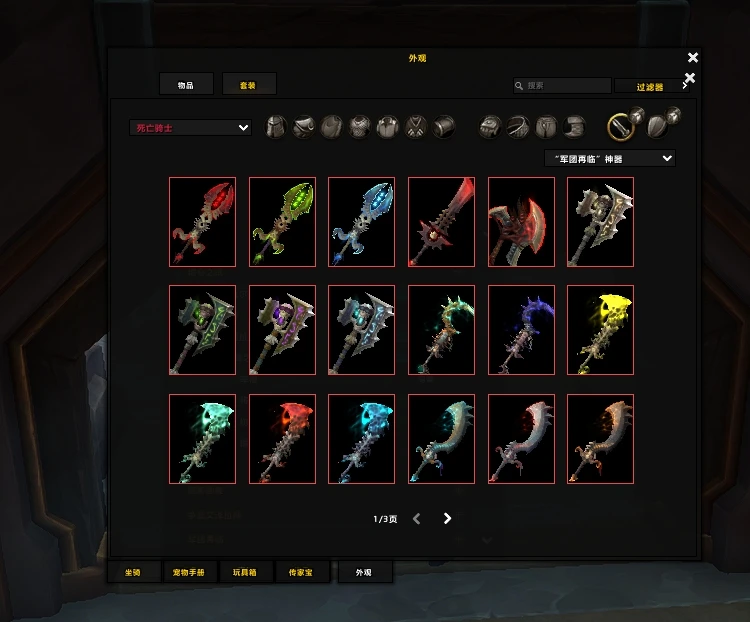Select the 外观 appearances tab
Image resolution: width=750 pixels, height=622 pixels.
coord(364,572)
